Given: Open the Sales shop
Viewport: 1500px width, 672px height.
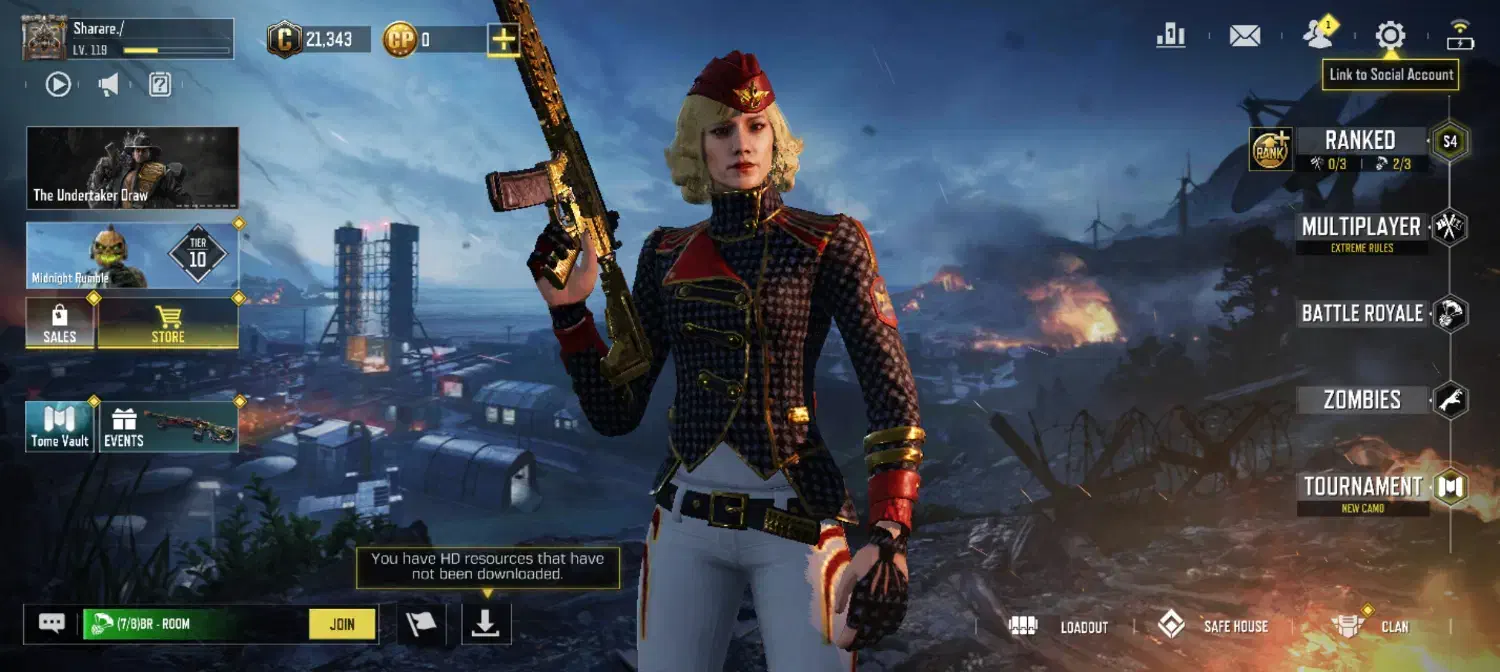Looking at the screenshot, I should point(60,323).
